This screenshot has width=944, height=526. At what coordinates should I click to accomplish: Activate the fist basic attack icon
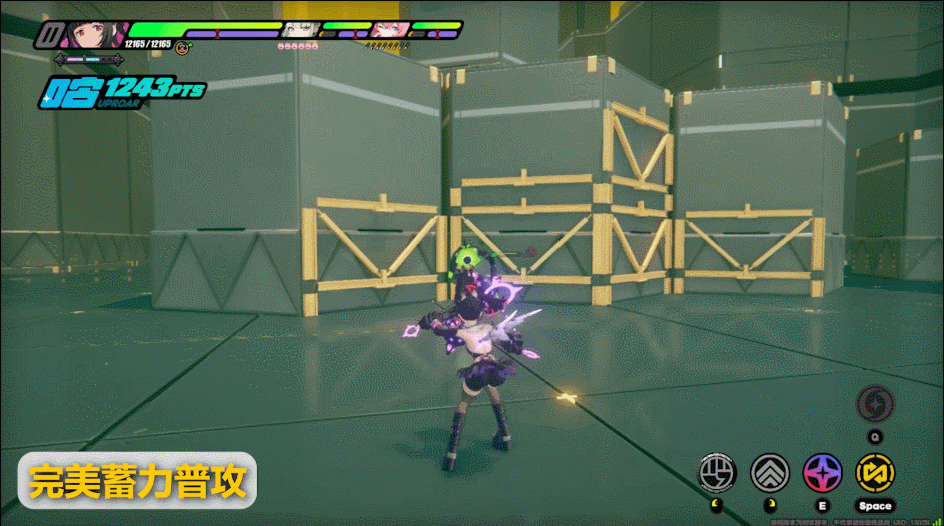click(x=717, y=471)
